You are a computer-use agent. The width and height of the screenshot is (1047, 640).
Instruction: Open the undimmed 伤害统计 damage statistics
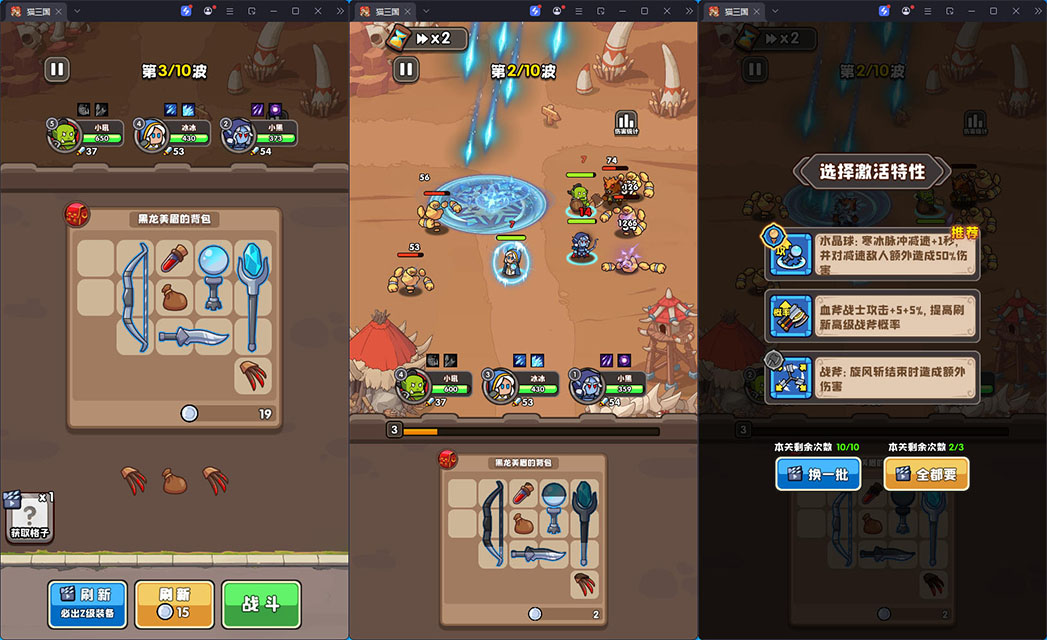point(626,123)
